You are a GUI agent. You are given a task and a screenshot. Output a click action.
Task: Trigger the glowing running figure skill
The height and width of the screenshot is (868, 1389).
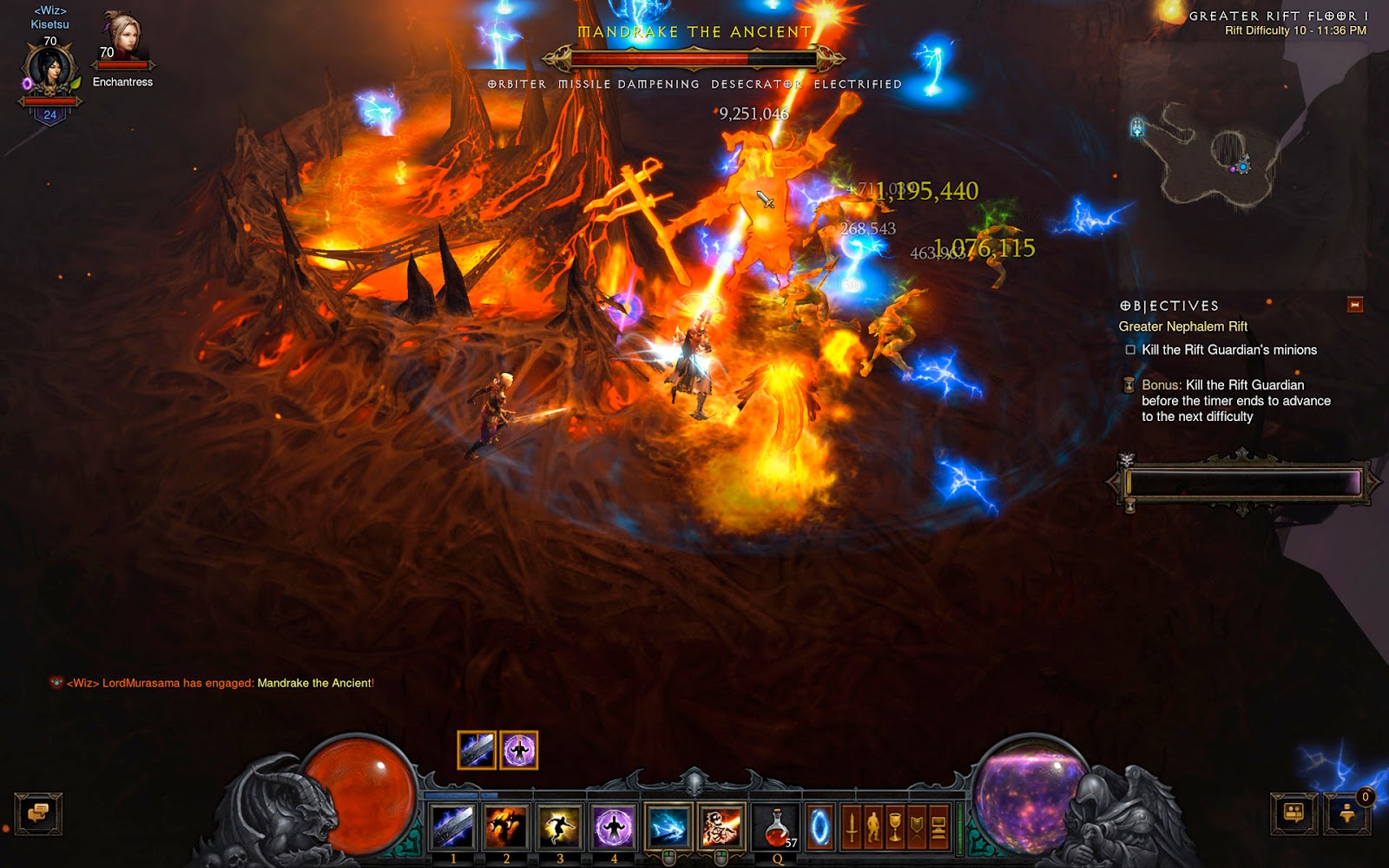click(560, 826)
